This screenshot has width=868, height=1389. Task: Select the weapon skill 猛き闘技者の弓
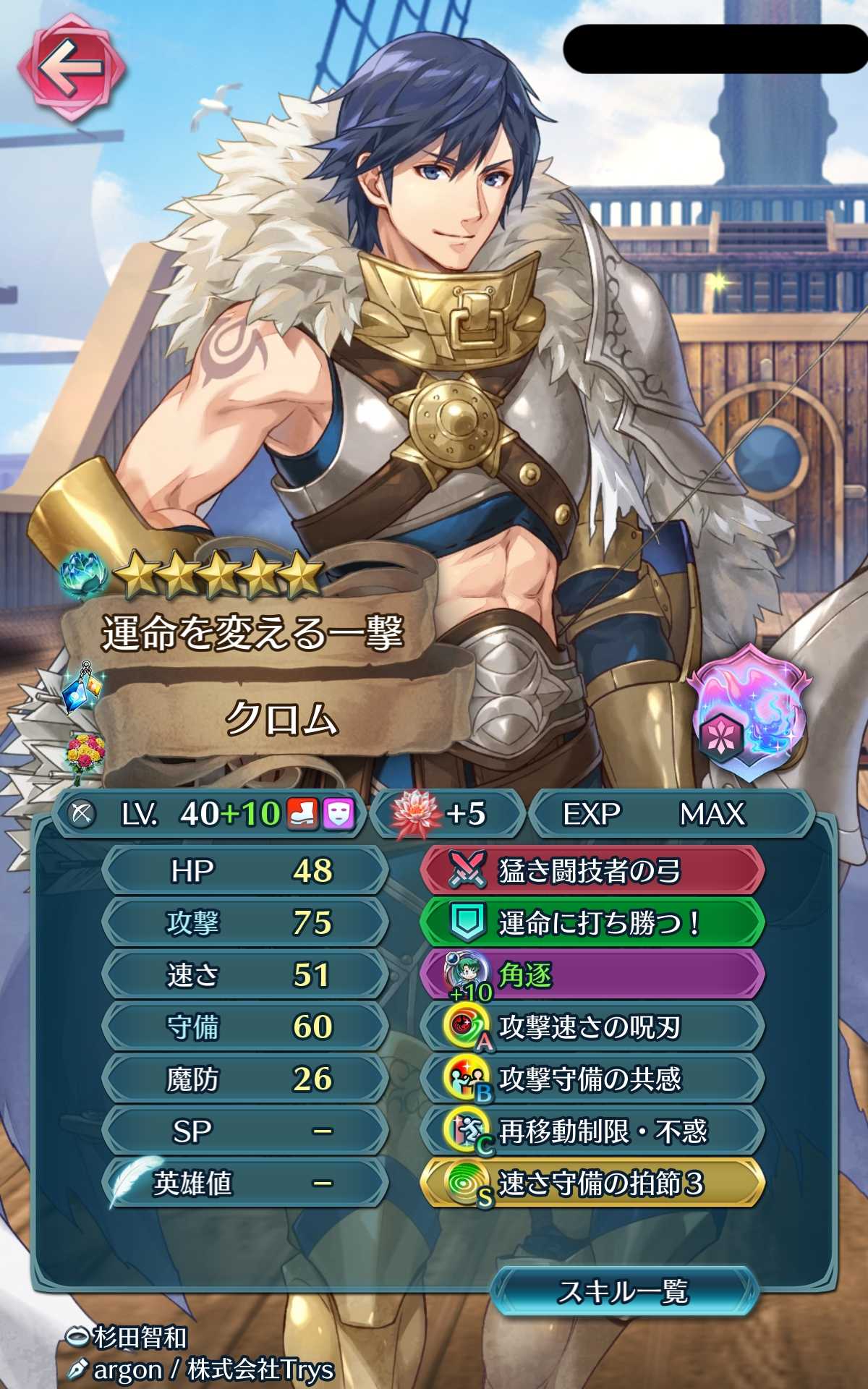click(592, 871)
